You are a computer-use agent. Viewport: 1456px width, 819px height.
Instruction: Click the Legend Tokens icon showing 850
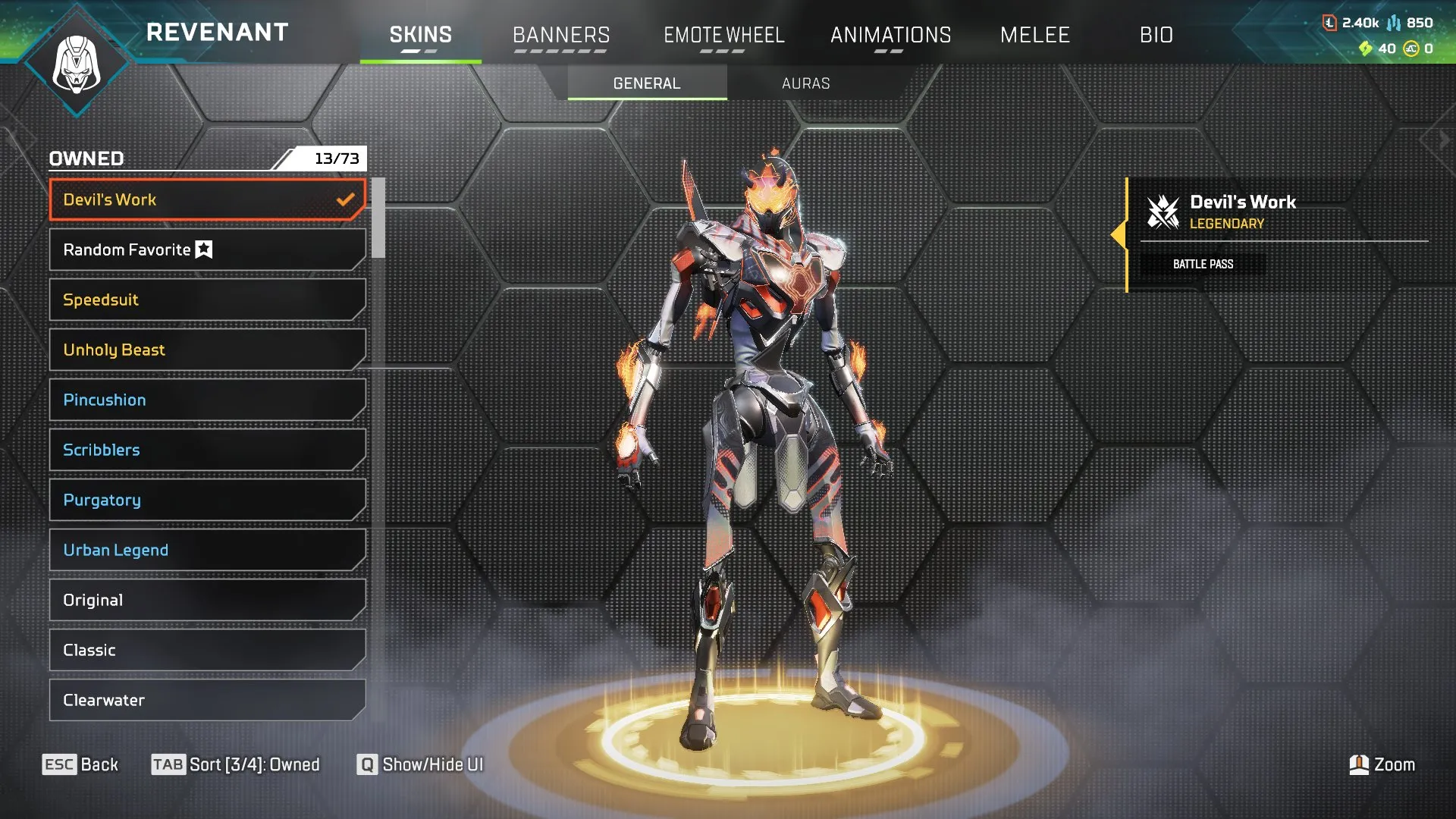pyautogui.click(x=1394, y=22)
